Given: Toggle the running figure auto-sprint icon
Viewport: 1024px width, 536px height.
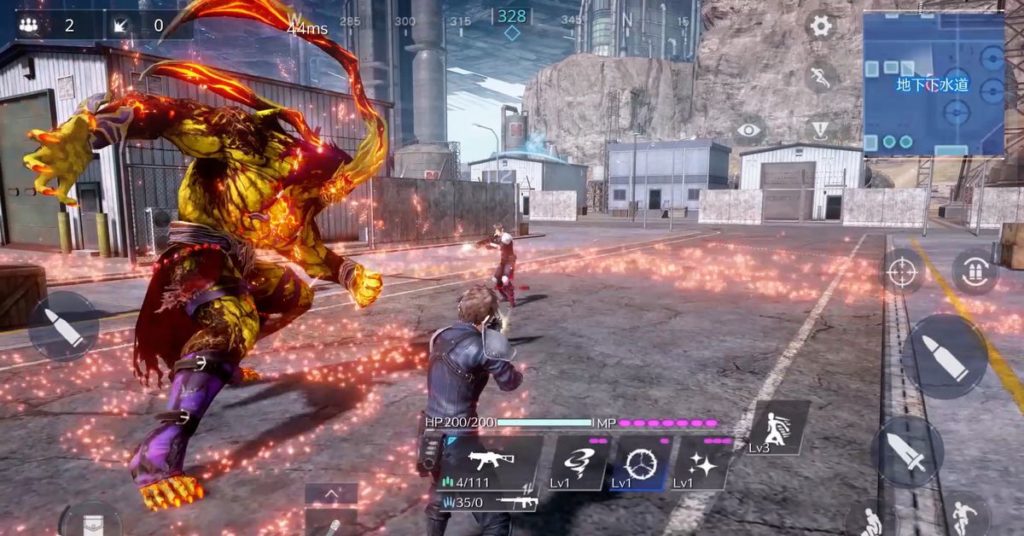Looking at the screenshot, I should pos(821,78).
